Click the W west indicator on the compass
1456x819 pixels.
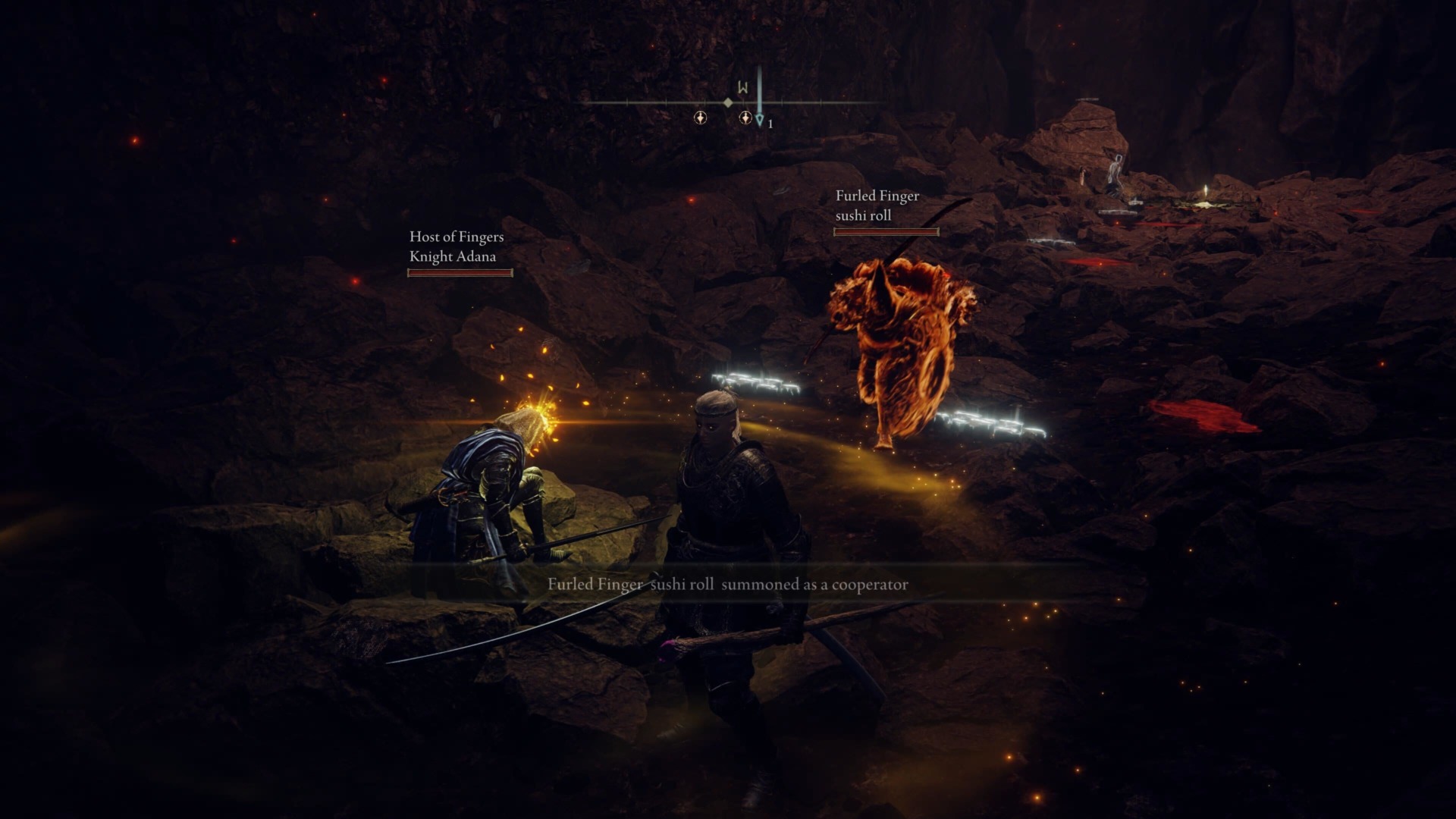[743, 87]
